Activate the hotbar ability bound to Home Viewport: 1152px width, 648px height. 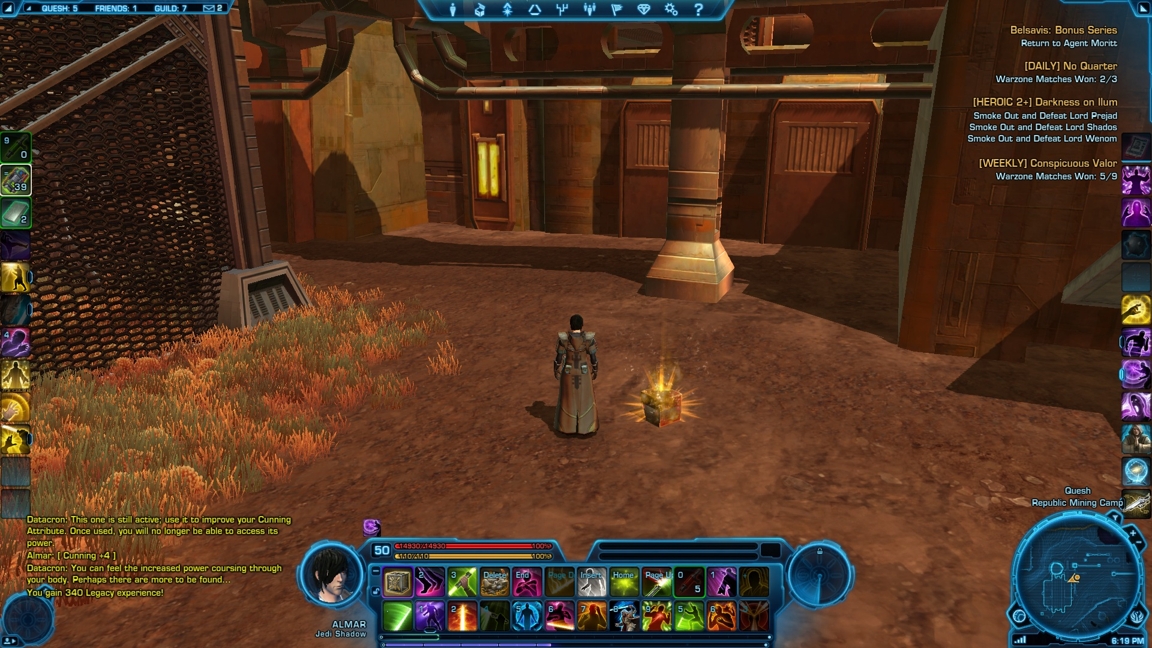624,582
